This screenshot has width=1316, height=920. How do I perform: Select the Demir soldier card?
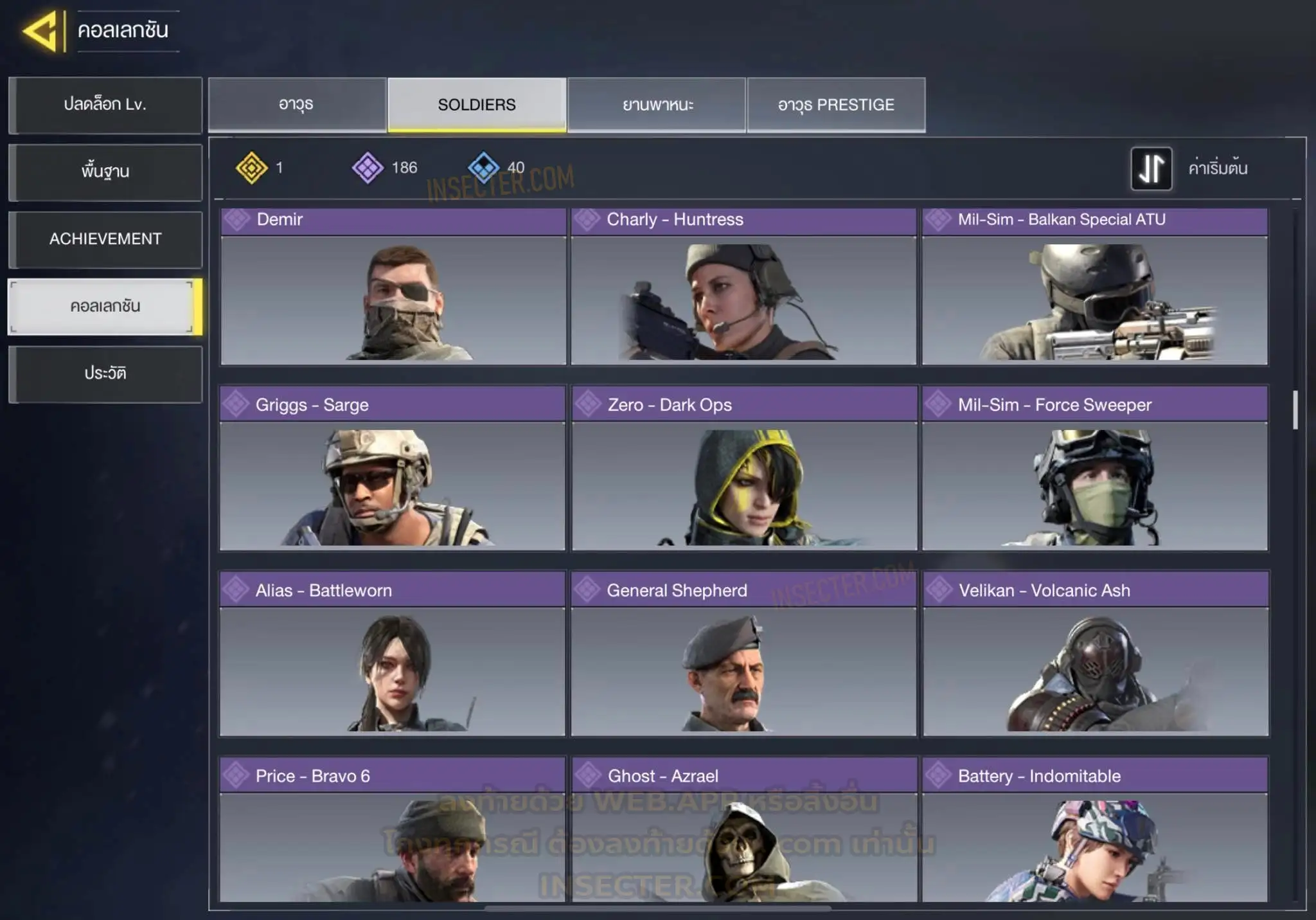[x=393, y=287]
